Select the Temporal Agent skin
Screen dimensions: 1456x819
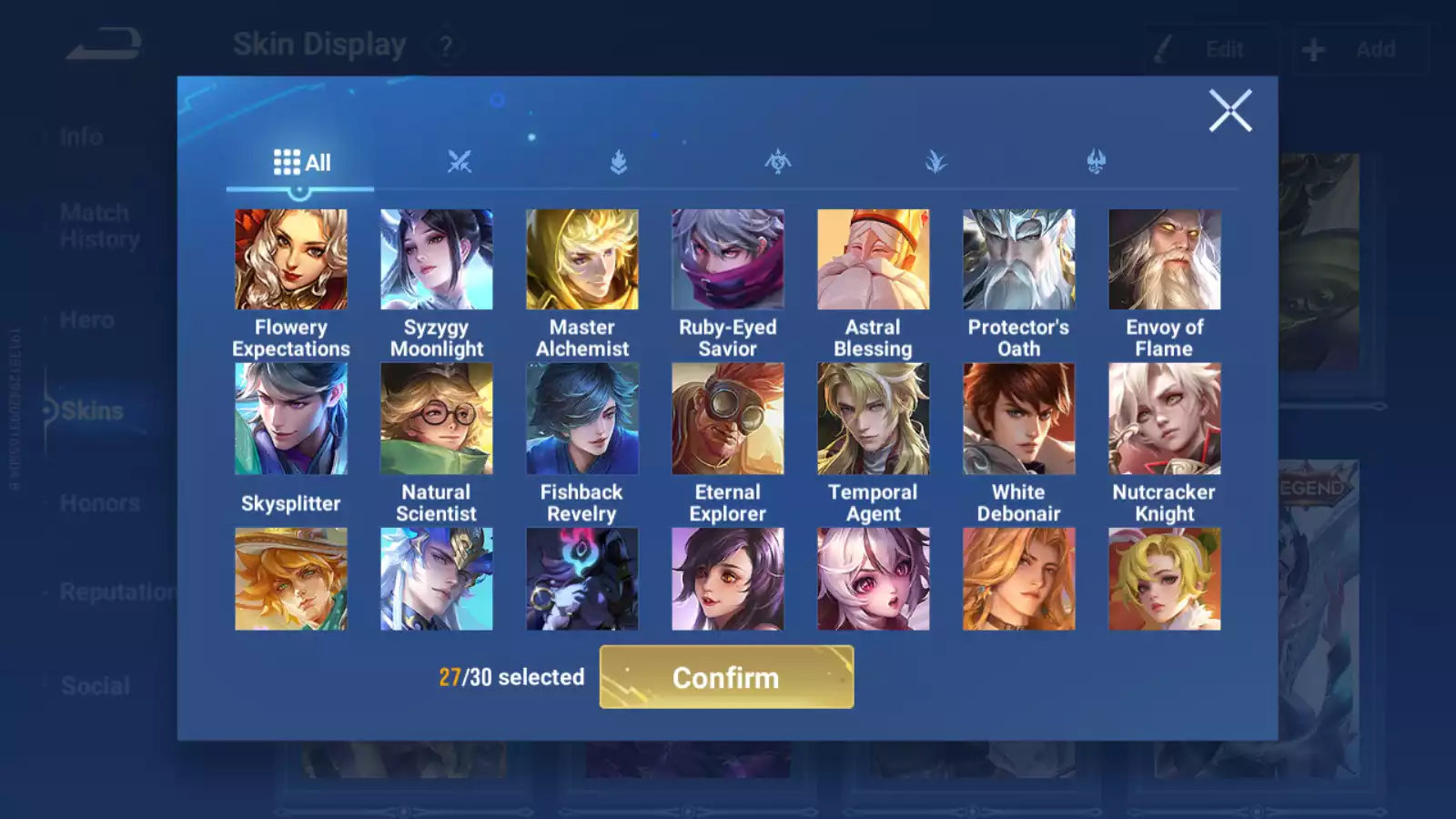point(874,420)
